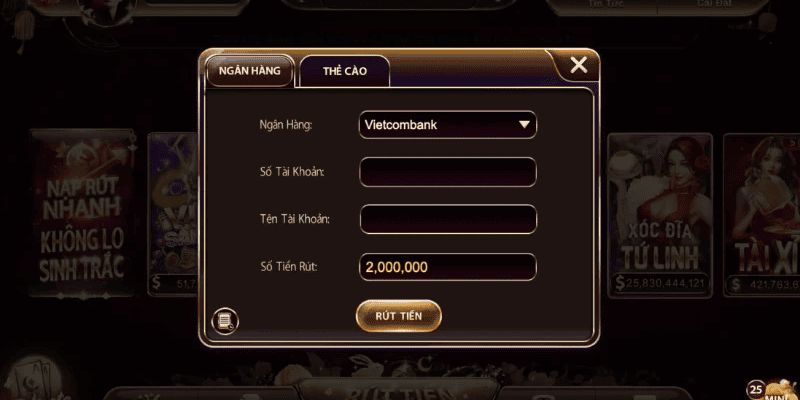This screenshot has height=400, width=800.
Task: Close the withdrawal dialog
Action: [578, 66]
